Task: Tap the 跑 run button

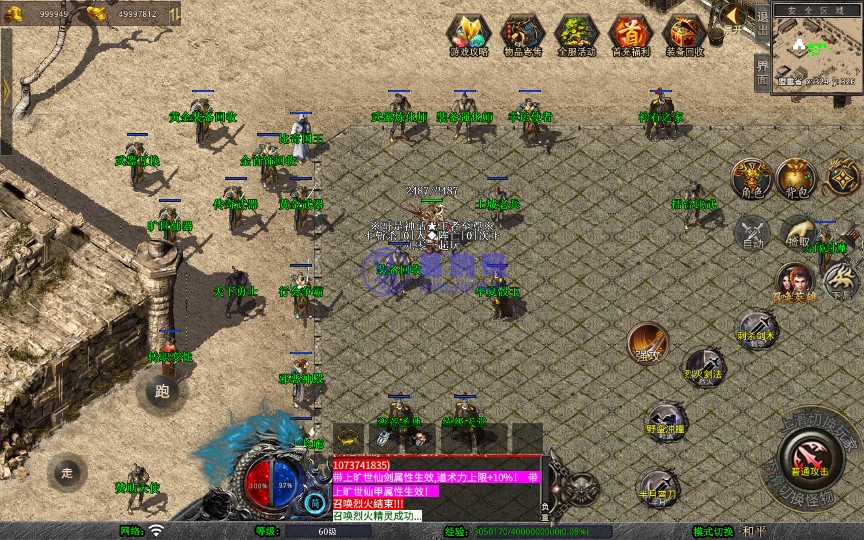Action: coord(162,391)
